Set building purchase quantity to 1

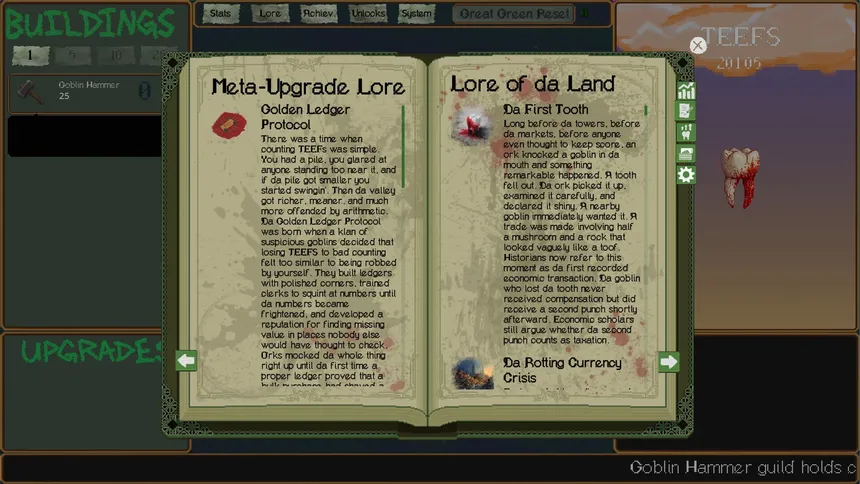(x=31, y=54)
